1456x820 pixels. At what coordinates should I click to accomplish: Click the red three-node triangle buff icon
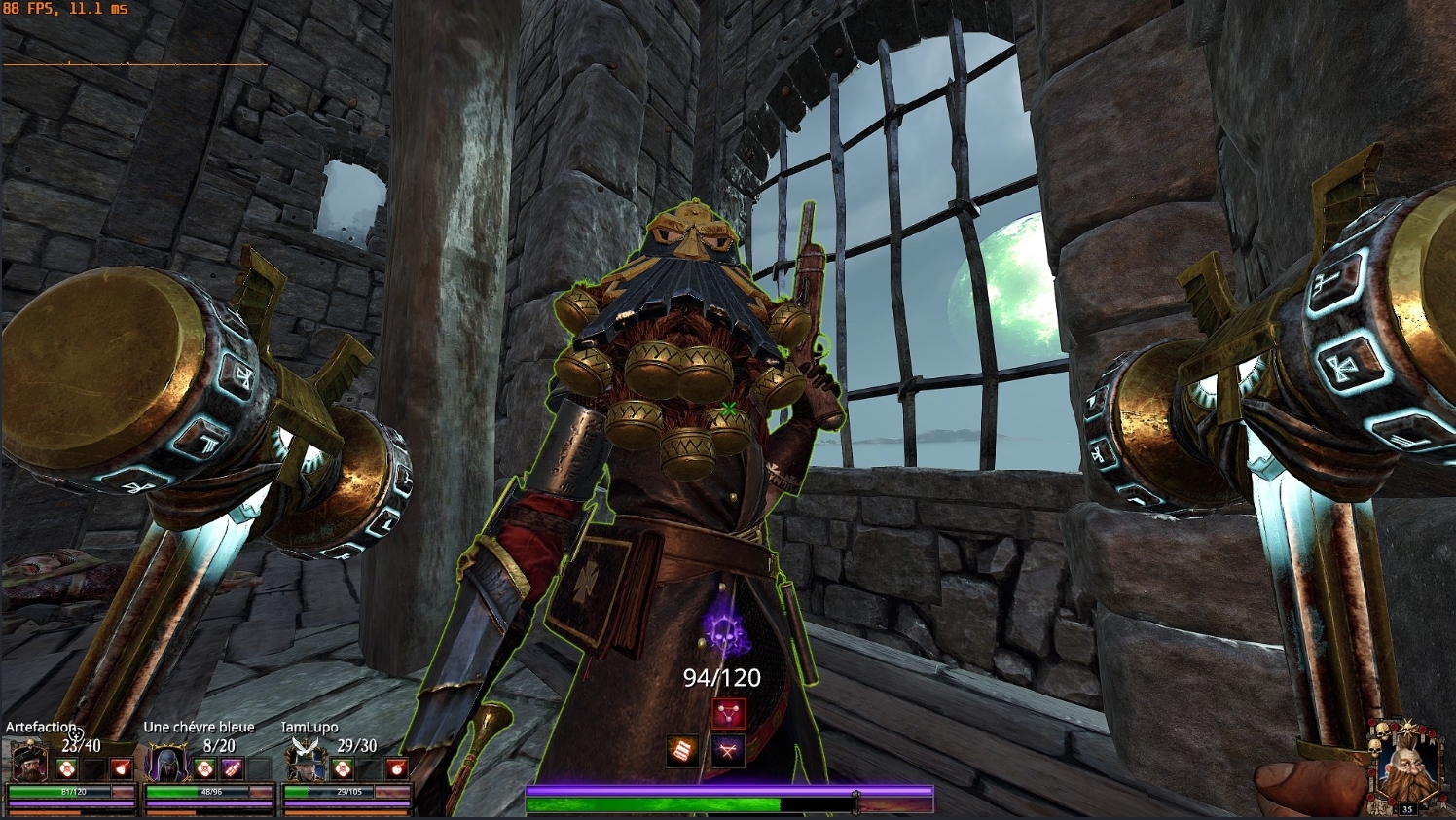[728, 714]
